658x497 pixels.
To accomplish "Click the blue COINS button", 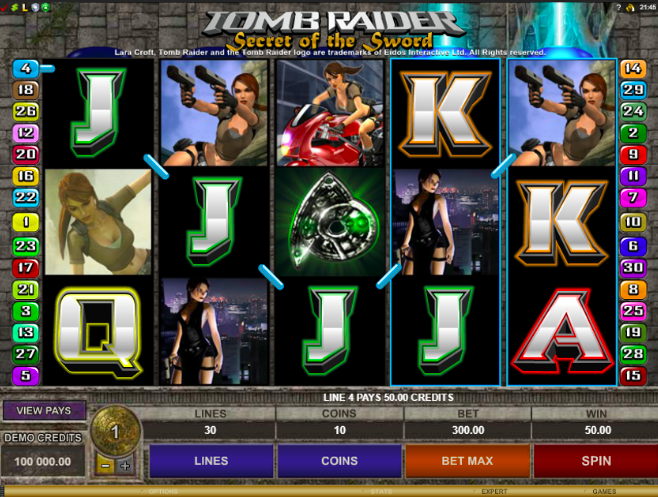I will tap(339, 462).
